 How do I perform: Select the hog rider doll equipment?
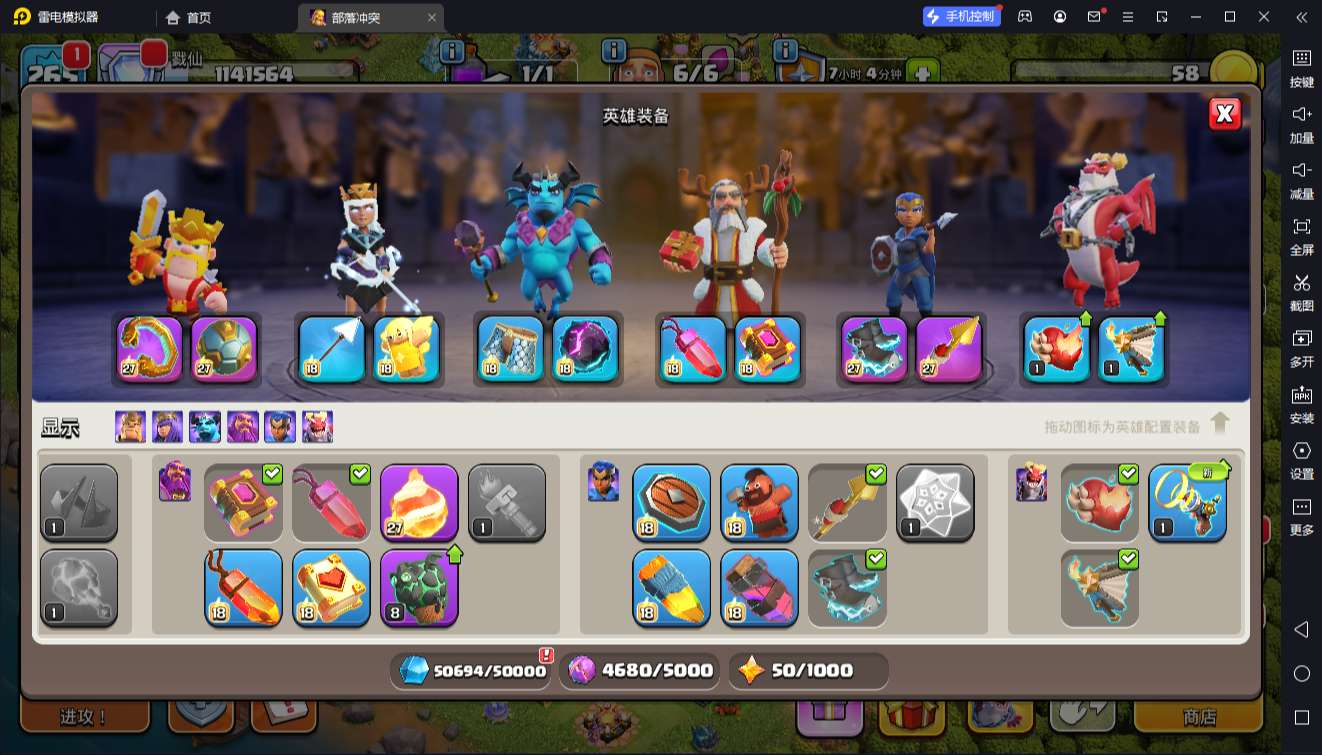click(759, 502)
